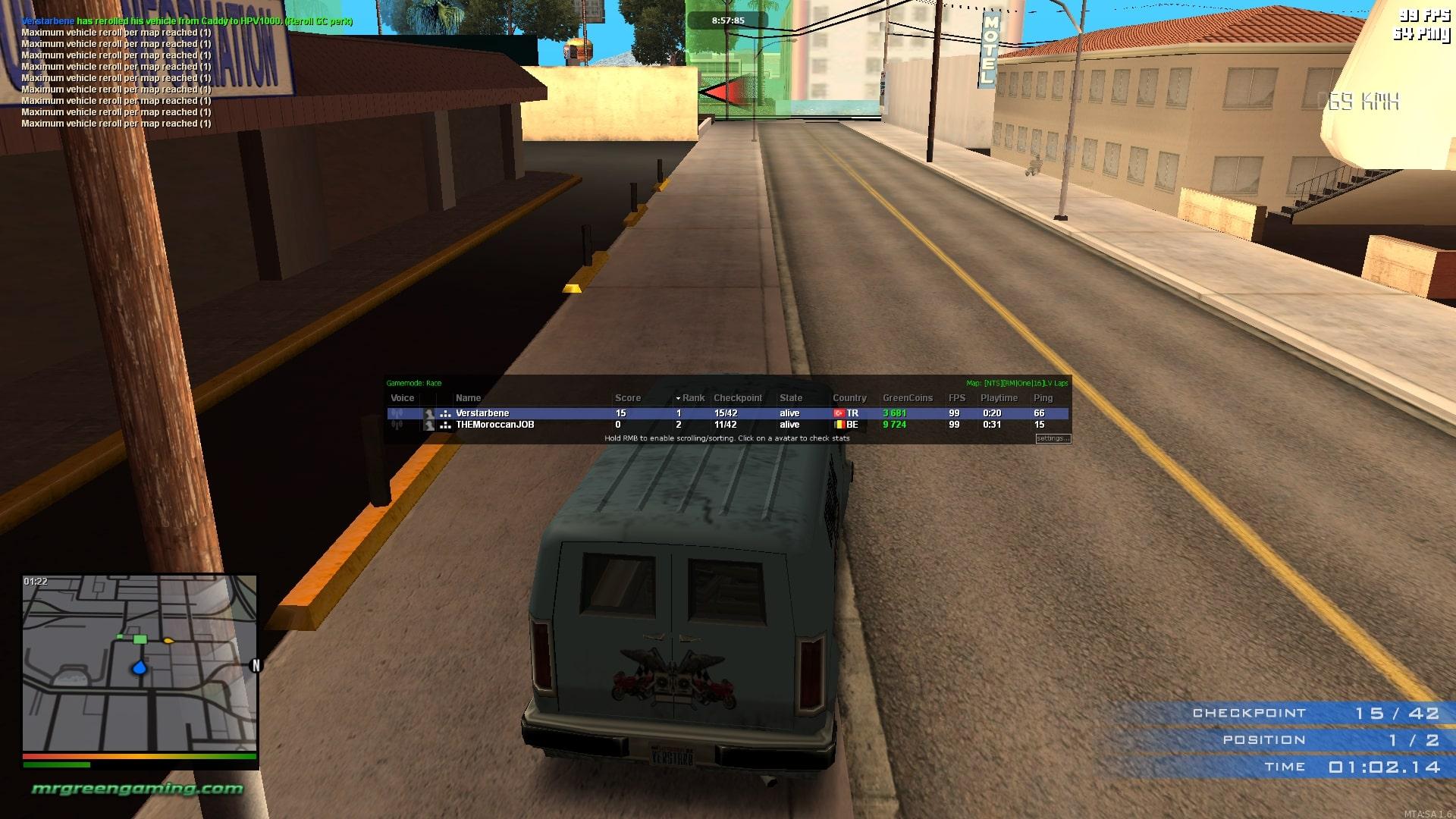Screen dimensions: 1456x819
Task: Sort players by GreenCoins column header
Action: (907, 398)
